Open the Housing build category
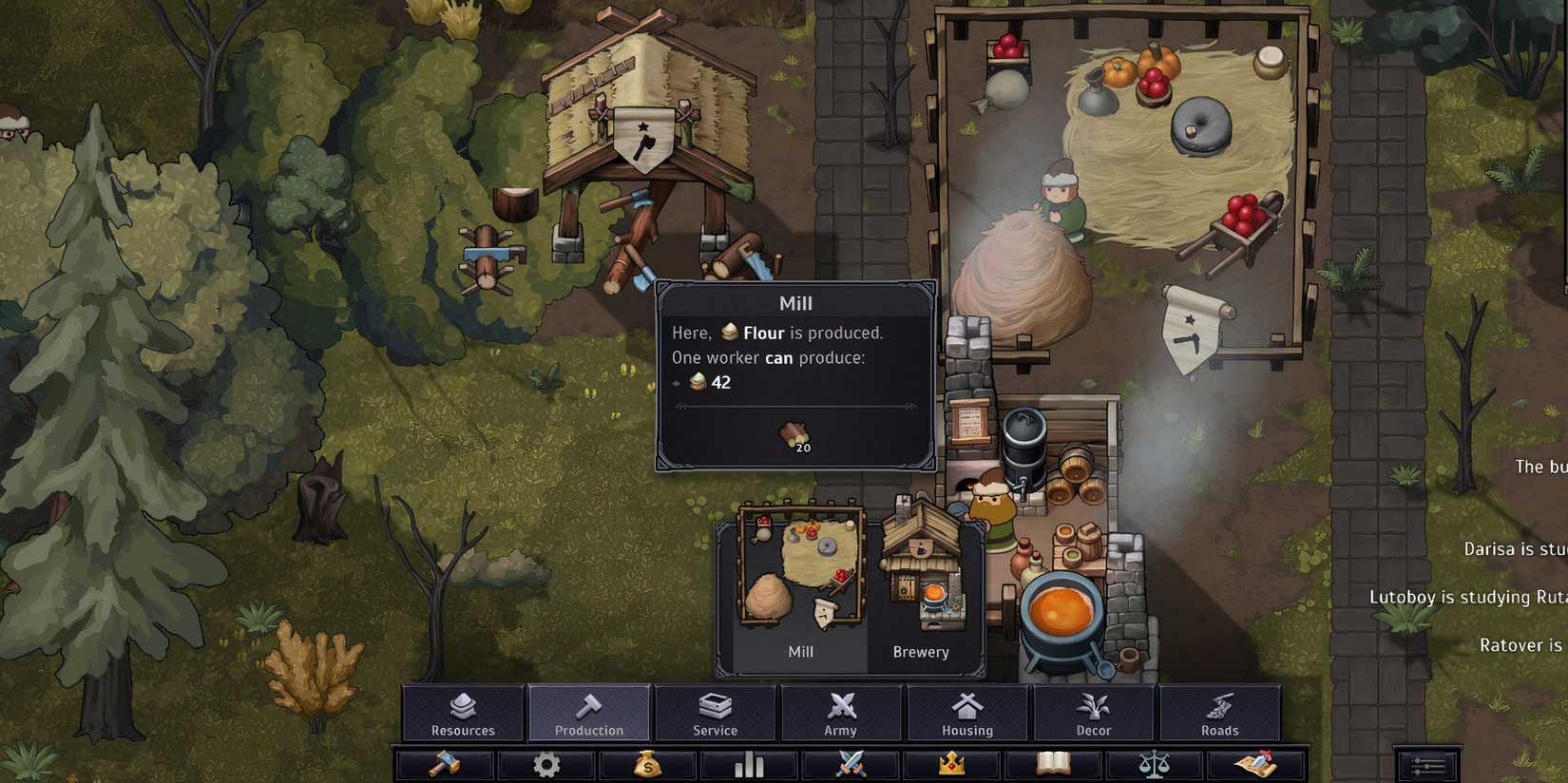The width and height of the screenshot is (1568, 783). pos(967,711)
